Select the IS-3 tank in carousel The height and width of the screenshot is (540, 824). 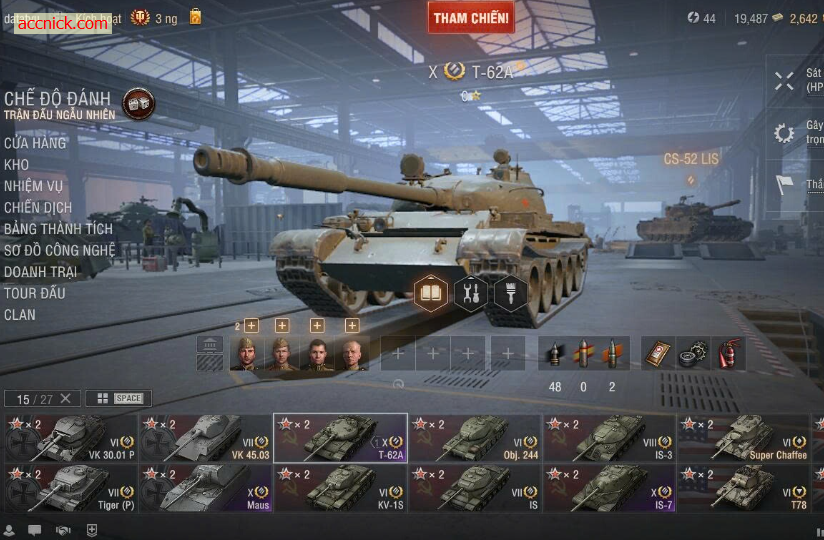(x=610, y=438)
